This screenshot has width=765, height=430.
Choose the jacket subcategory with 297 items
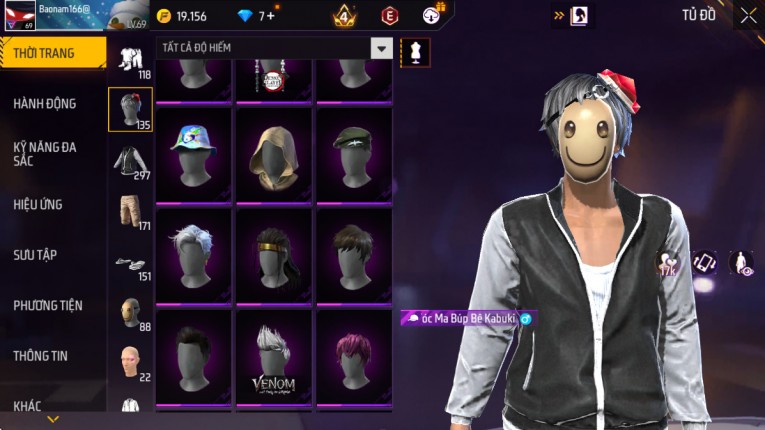[x=130, y=162]
